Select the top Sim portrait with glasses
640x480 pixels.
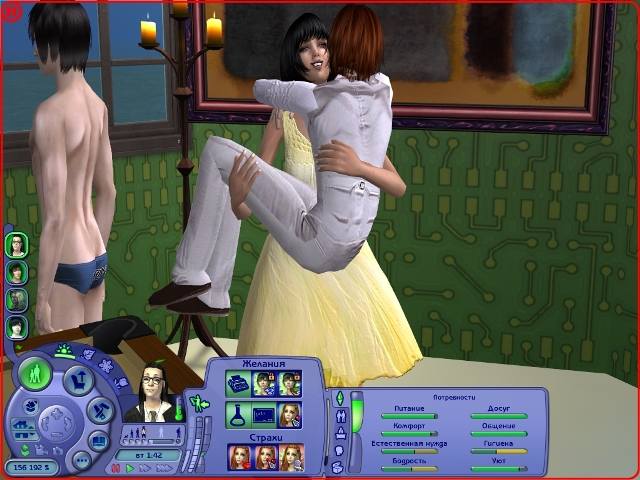[17, 243]
